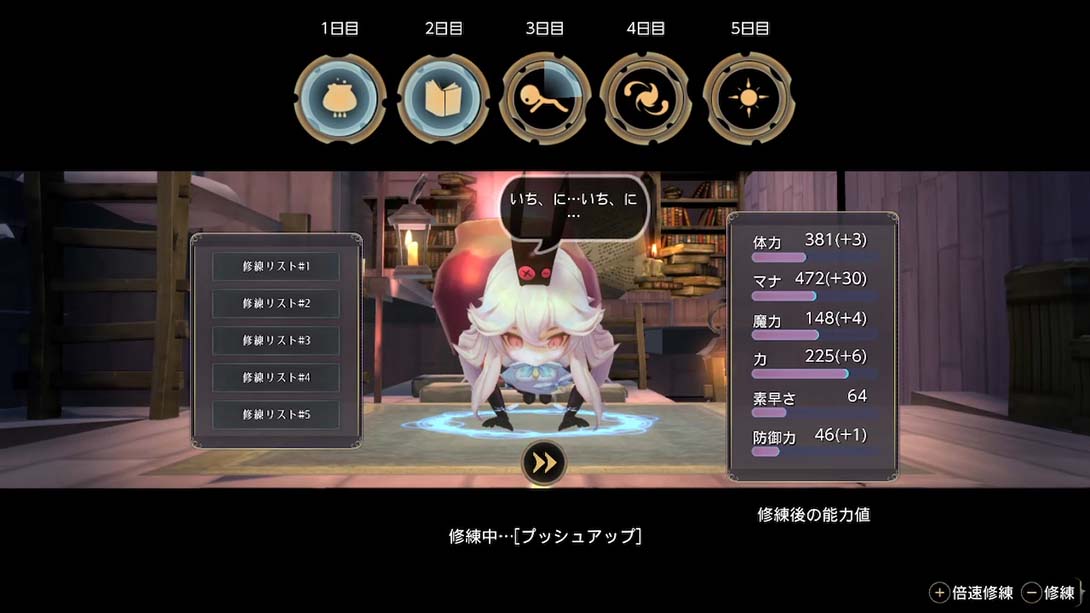Select the Day 5 sun icon
1090x613 pixels.
[x=748, y=99]
